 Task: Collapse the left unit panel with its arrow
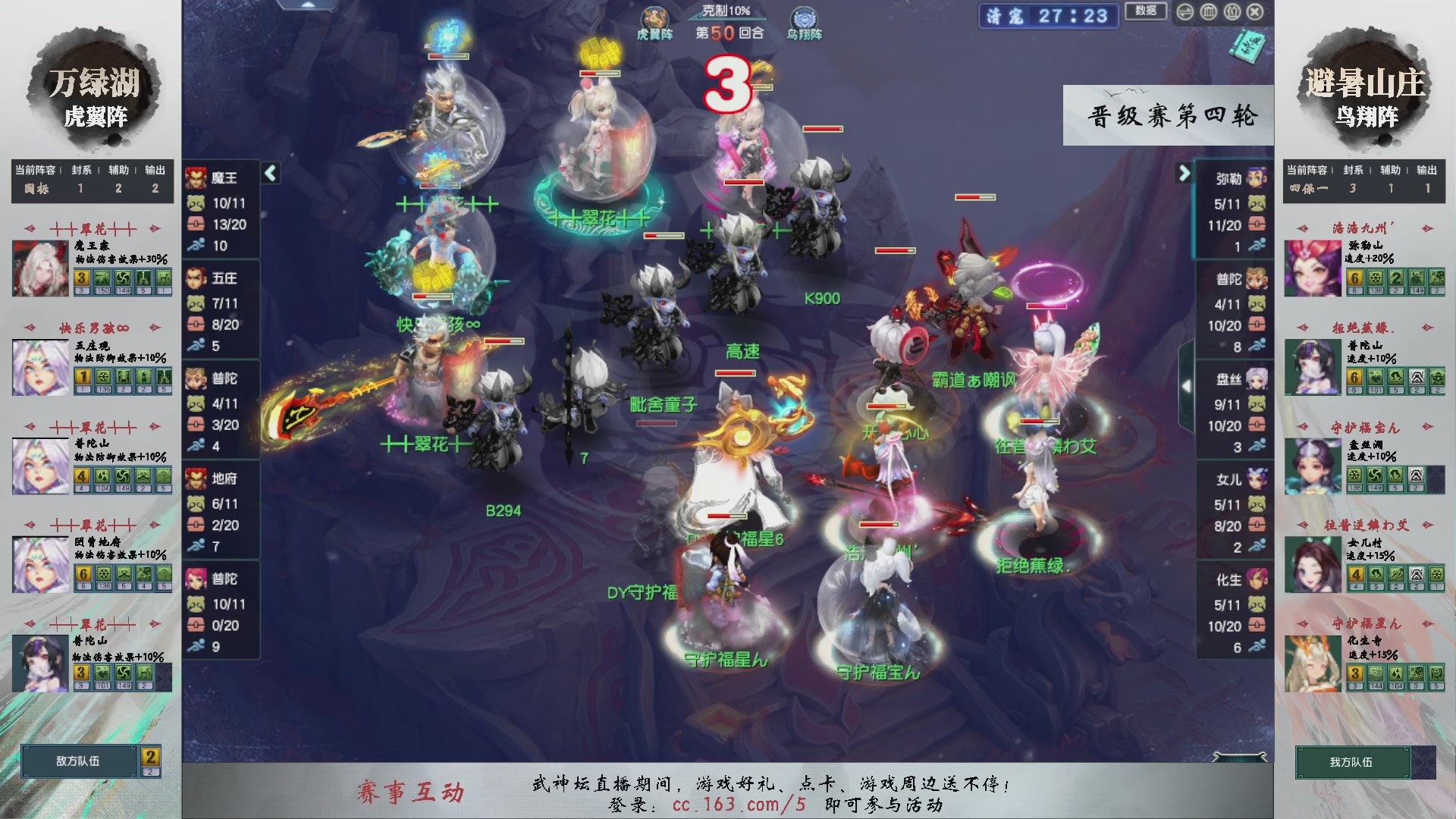pos(271,174)
